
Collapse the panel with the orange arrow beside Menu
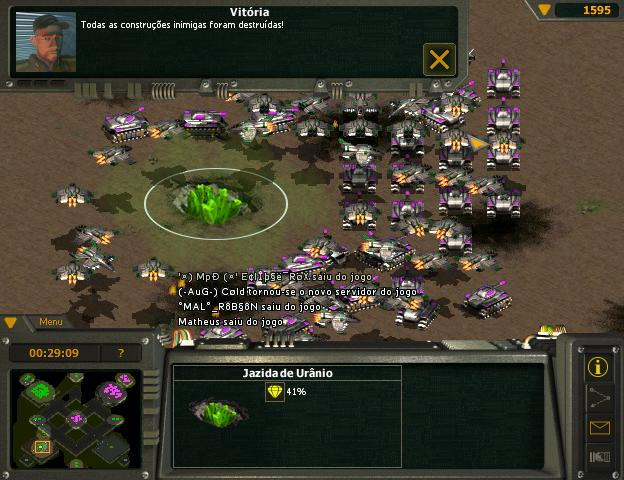coord(12,322)
